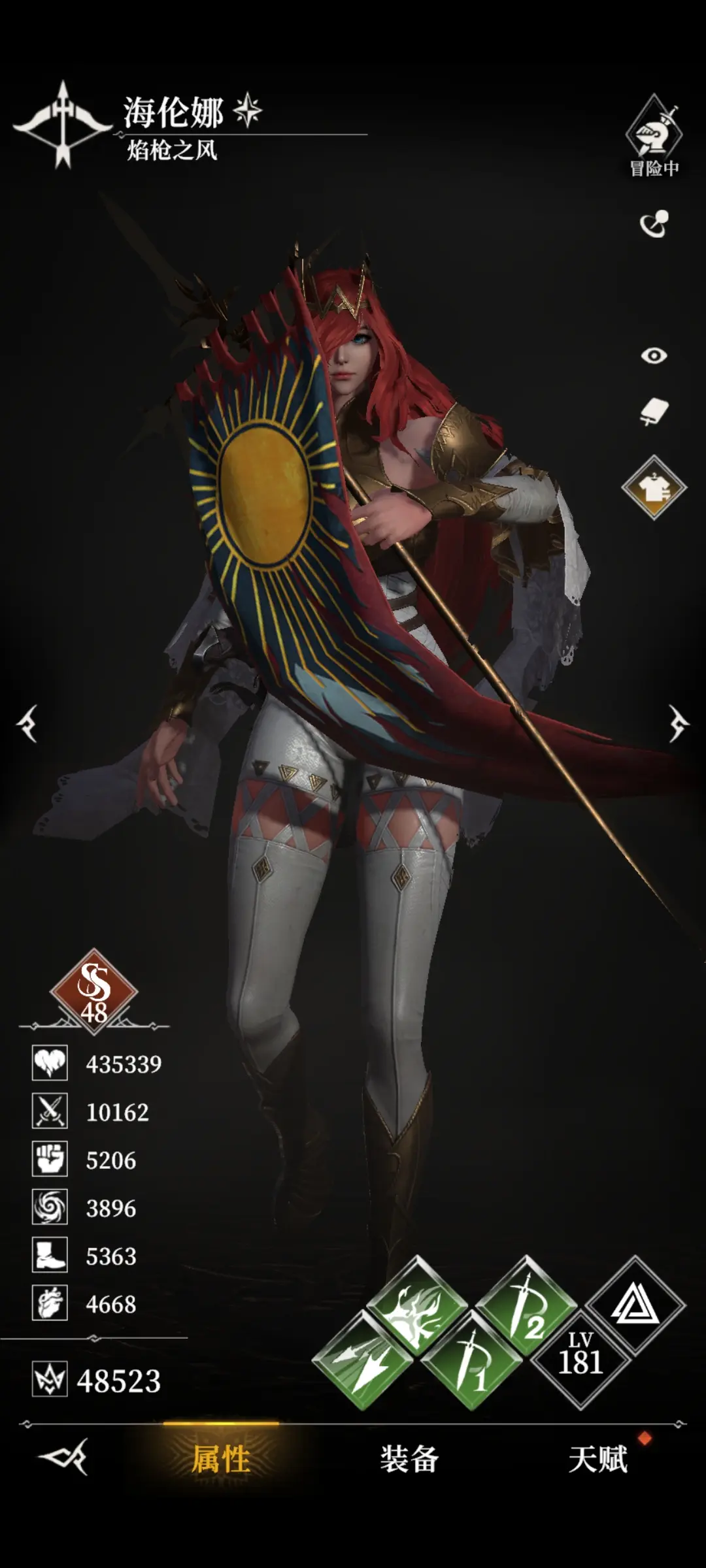Switch to the 装备 equipment tab
Viewport: 706px width, 1568px height.
point(409,1459)
